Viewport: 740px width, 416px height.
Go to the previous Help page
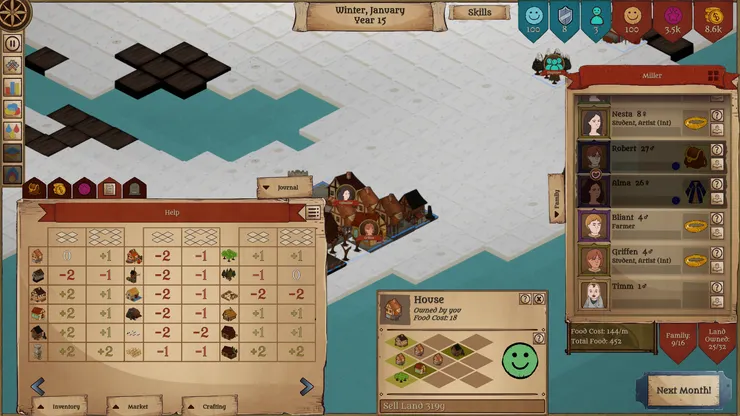tap(38, 386)
